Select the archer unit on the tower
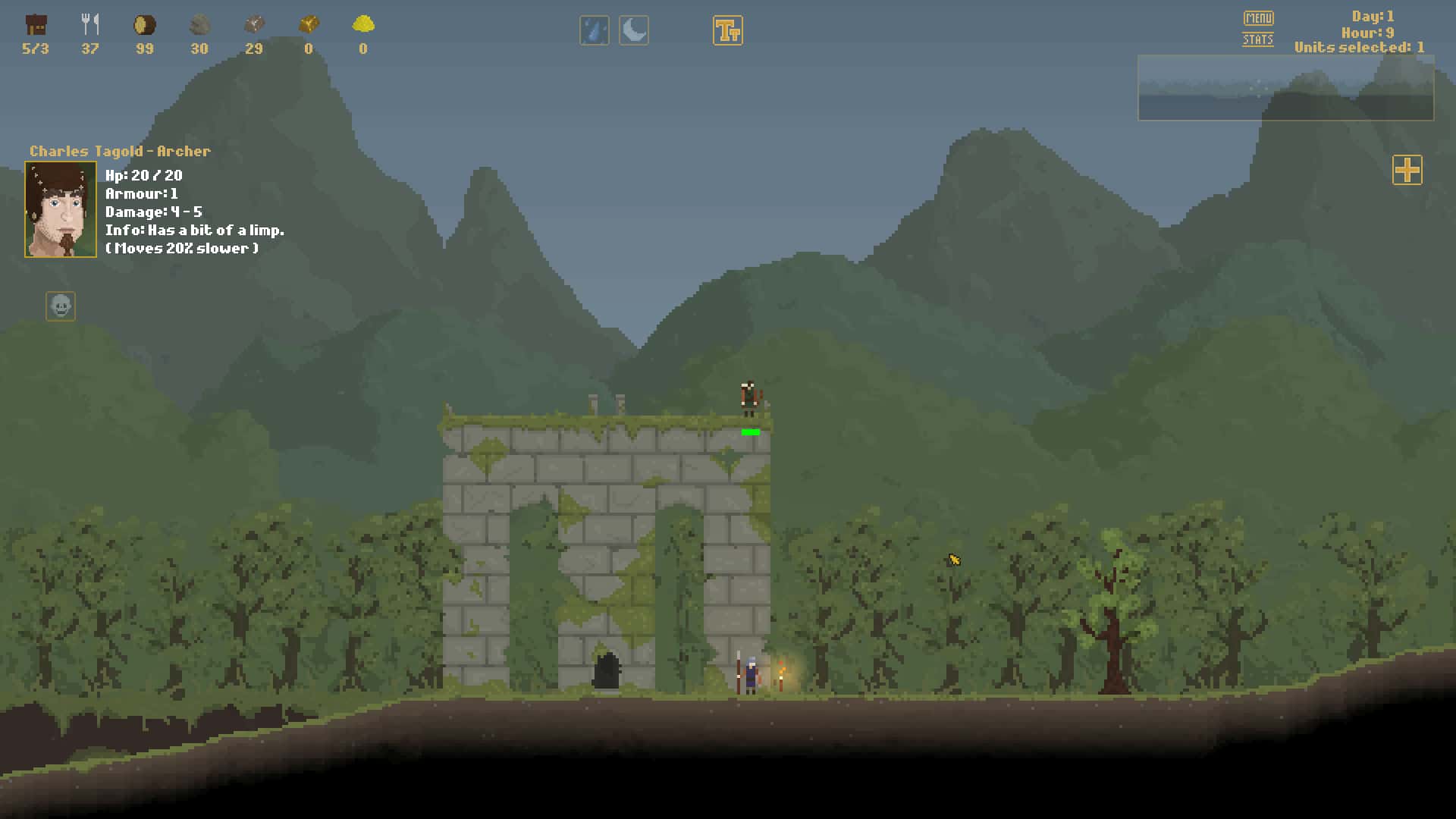1456x819 pixels. click(x=749, y=398)
